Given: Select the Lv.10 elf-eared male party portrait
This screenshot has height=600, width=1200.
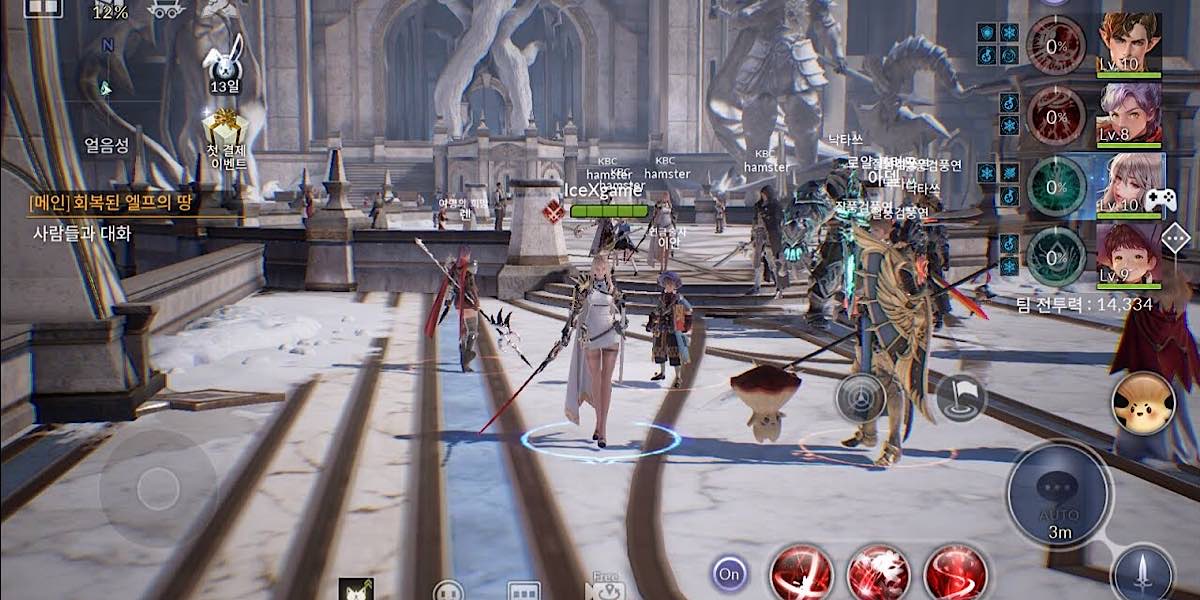Looking at the screenshot, I should click(1130, 44).
